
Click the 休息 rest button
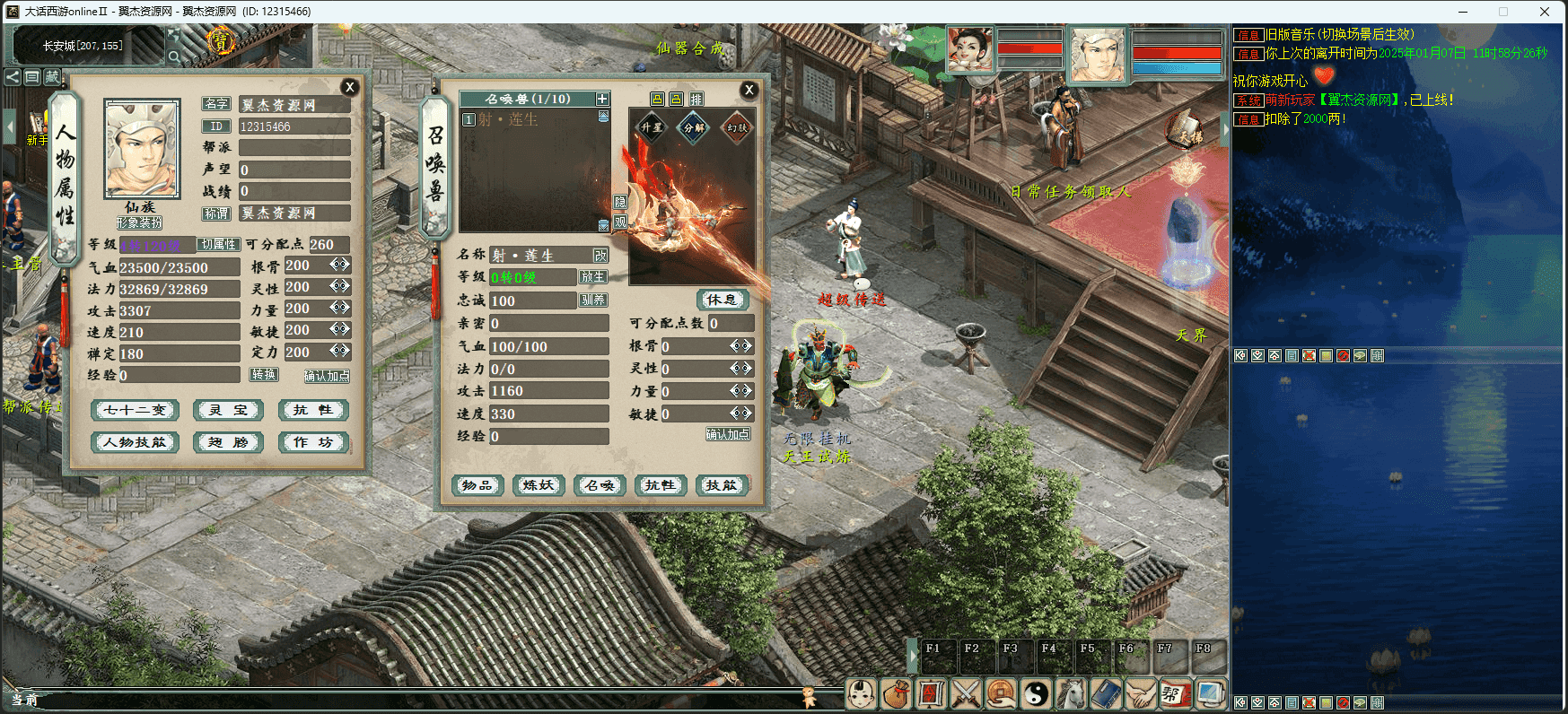(x=723, y=300)
